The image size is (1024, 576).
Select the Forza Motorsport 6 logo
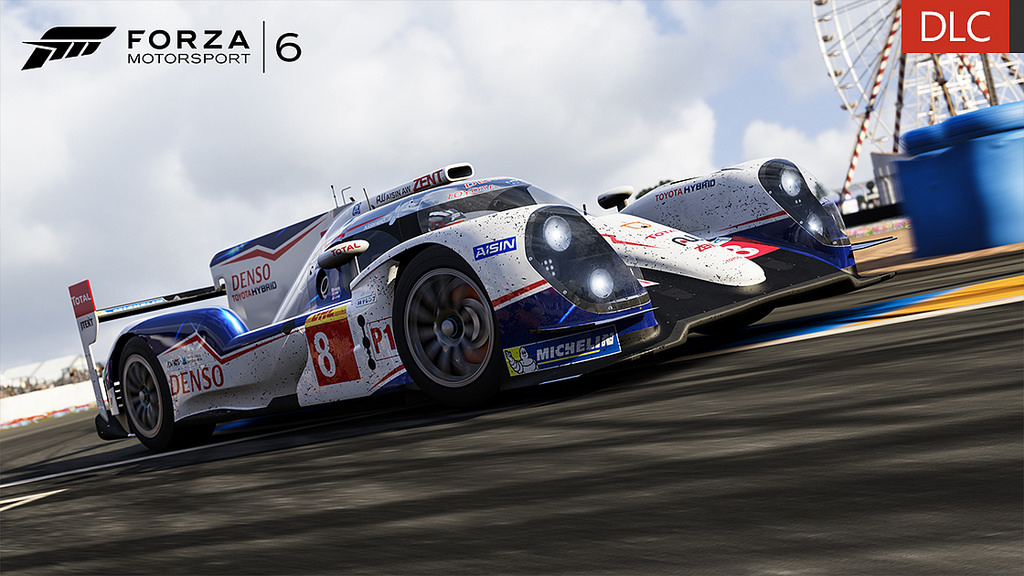[x=161, y=47]
